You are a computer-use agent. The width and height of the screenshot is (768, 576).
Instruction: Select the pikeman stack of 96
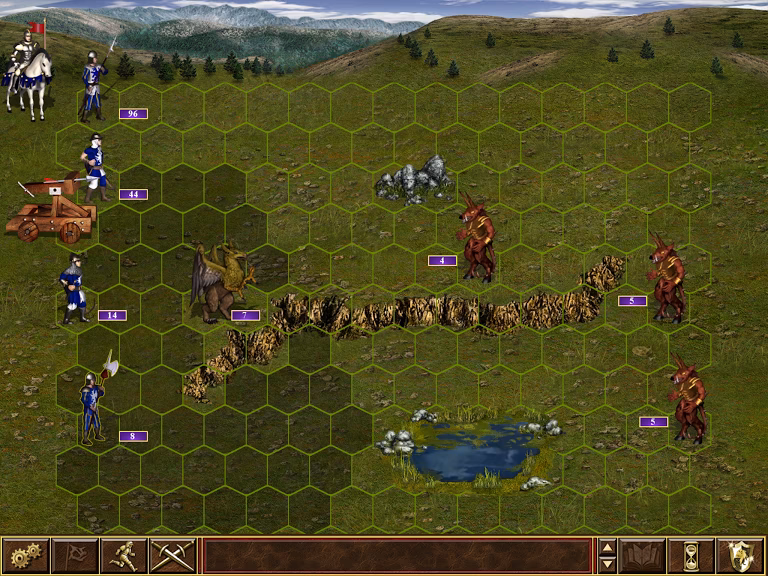pyautogui.click(x=96, y=82)
